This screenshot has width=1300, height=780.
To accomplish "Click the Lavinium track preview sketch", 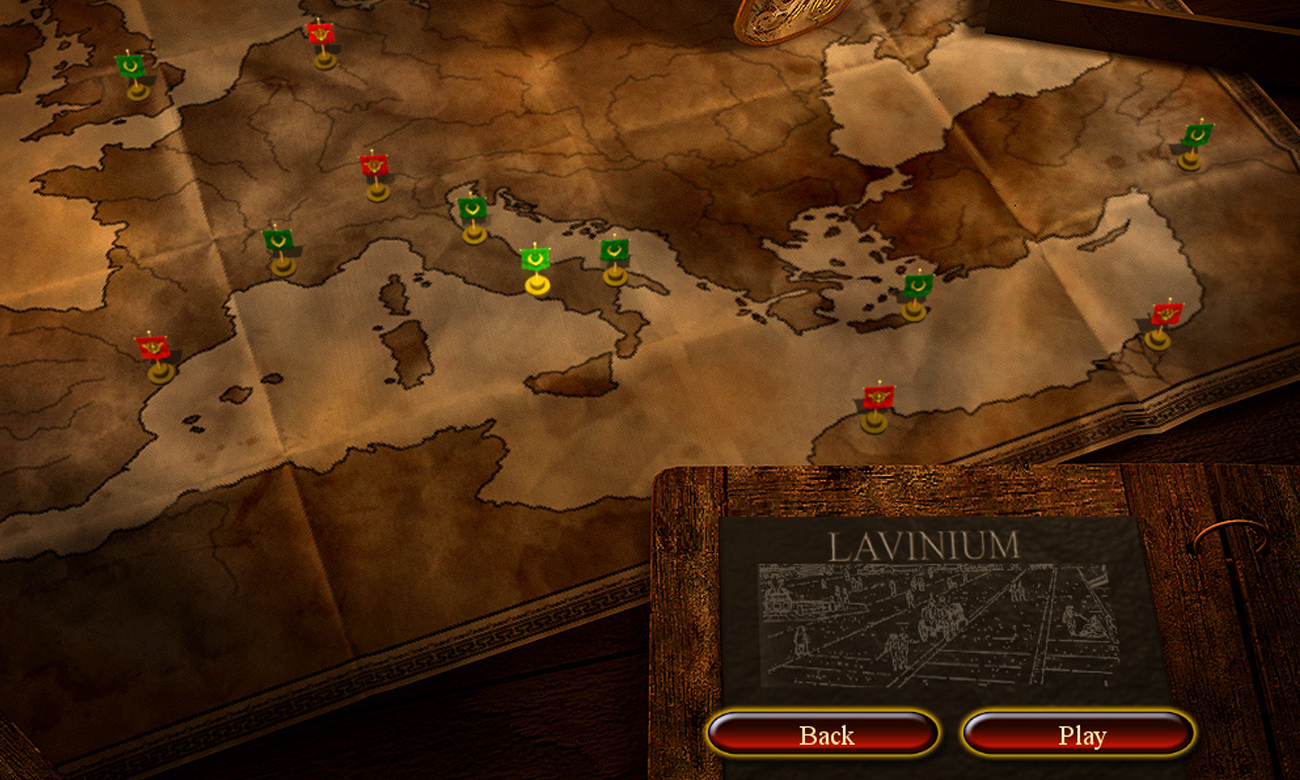I will click(940, 625).
